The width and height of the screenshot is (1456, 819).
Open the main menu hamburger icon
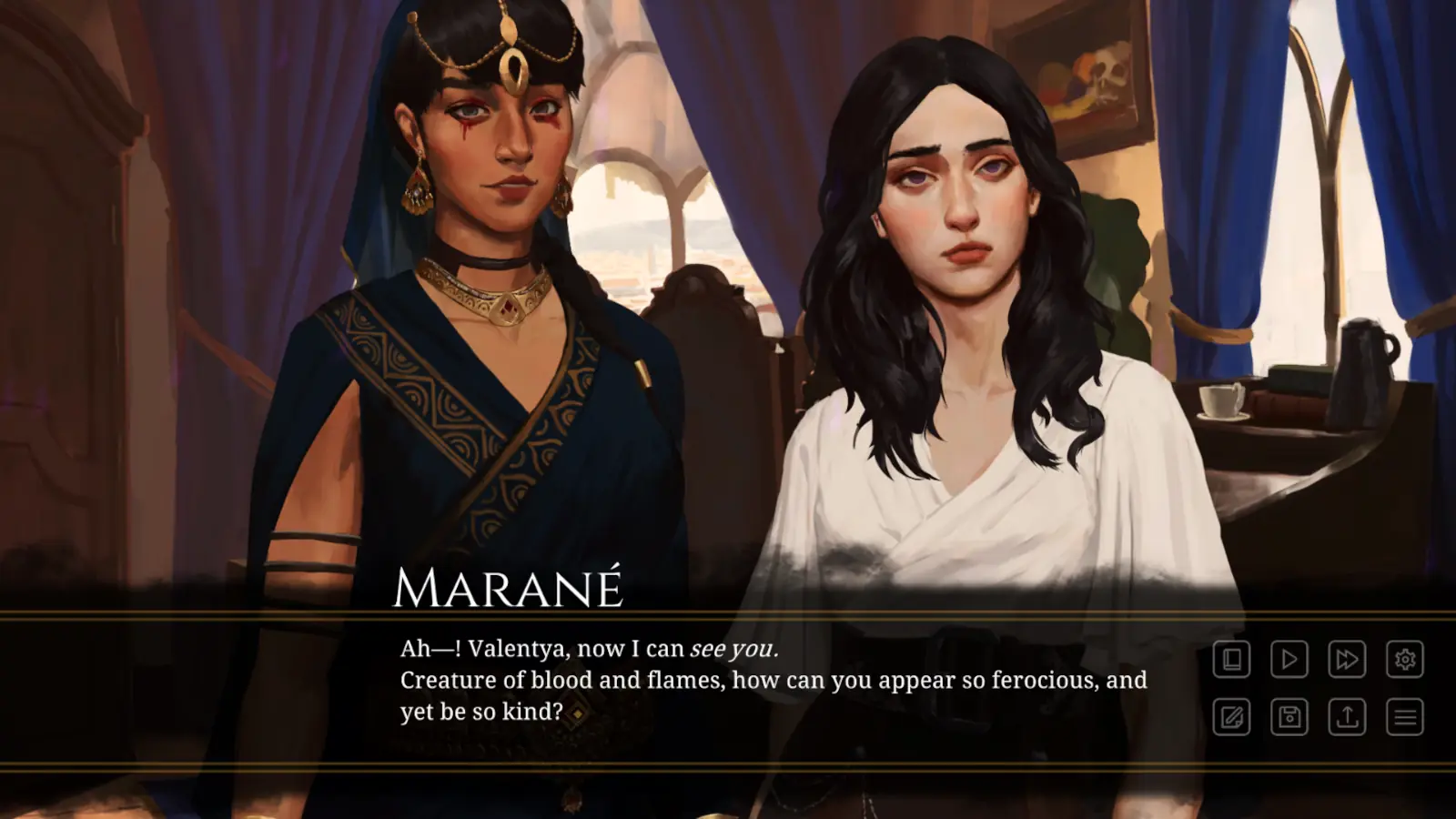coord(1404,719)
